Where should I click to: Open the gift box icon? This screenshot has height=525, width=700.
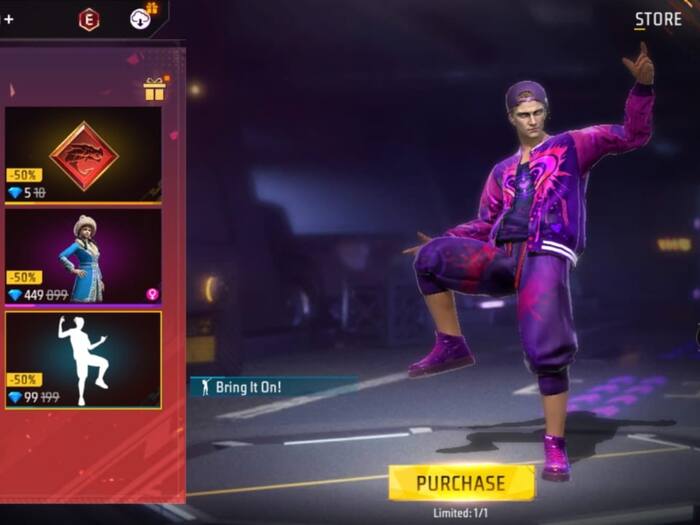click(x=154, y=90)
